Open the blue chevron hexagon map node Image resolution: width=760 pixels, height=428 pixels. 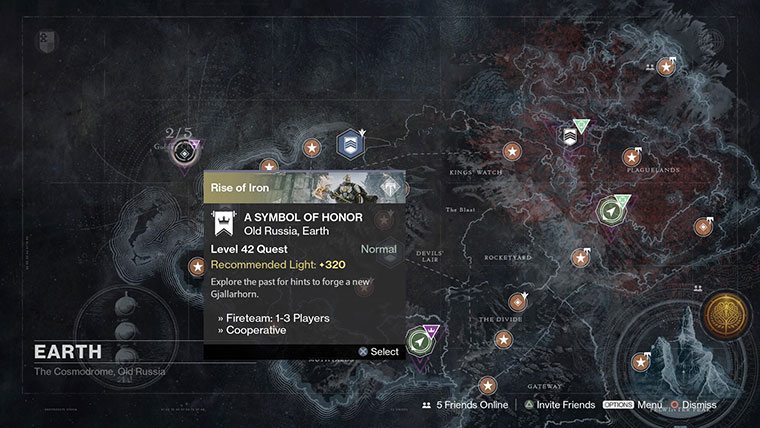click(x=350, y=143)
